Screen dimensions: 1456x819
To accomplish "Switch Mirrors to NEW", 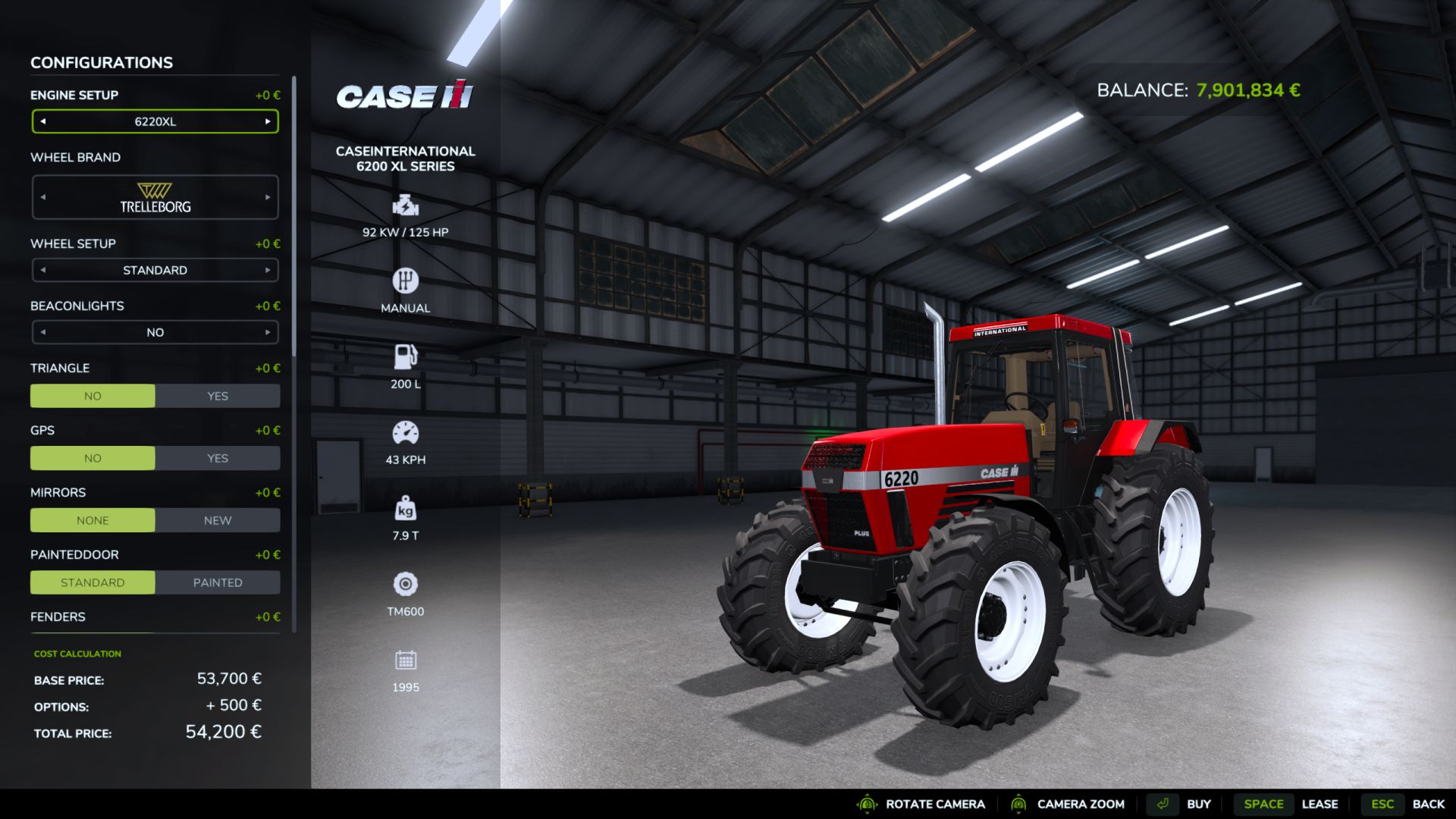I will pos(217,520).
